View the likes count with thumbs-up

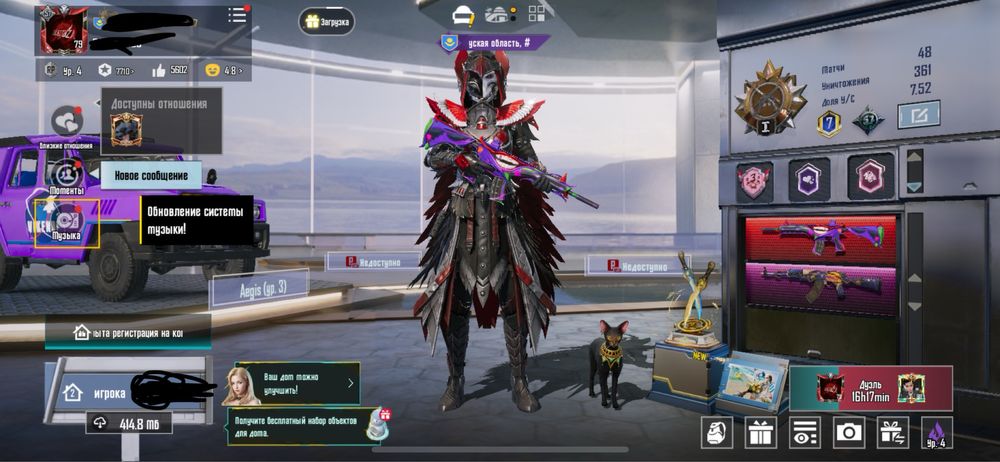tap(170, 70)
